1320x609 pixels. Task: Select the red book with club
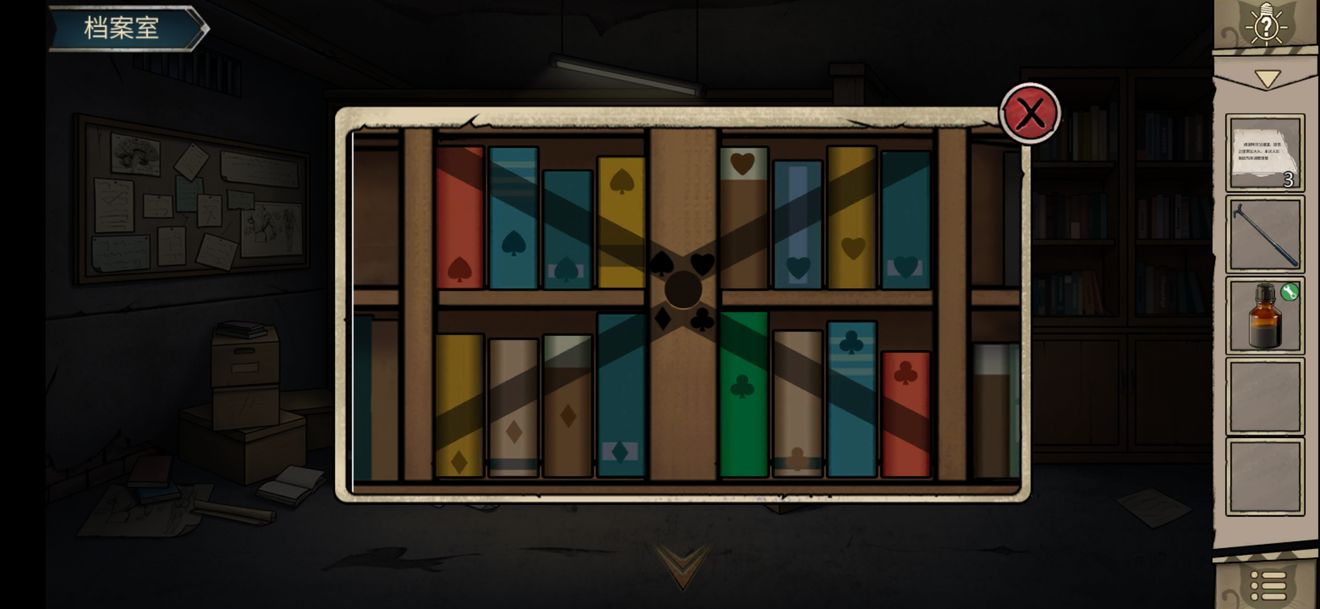coord(905,413)
